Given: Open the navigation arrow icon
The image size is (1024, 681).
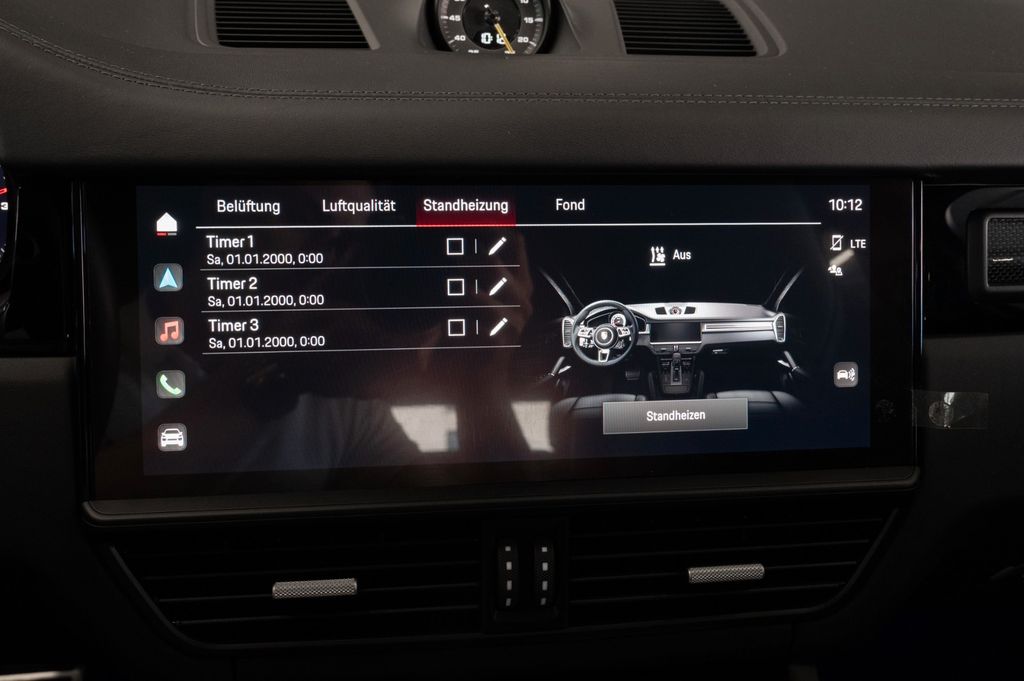Looking at the screenshot, I should [168, 277].
